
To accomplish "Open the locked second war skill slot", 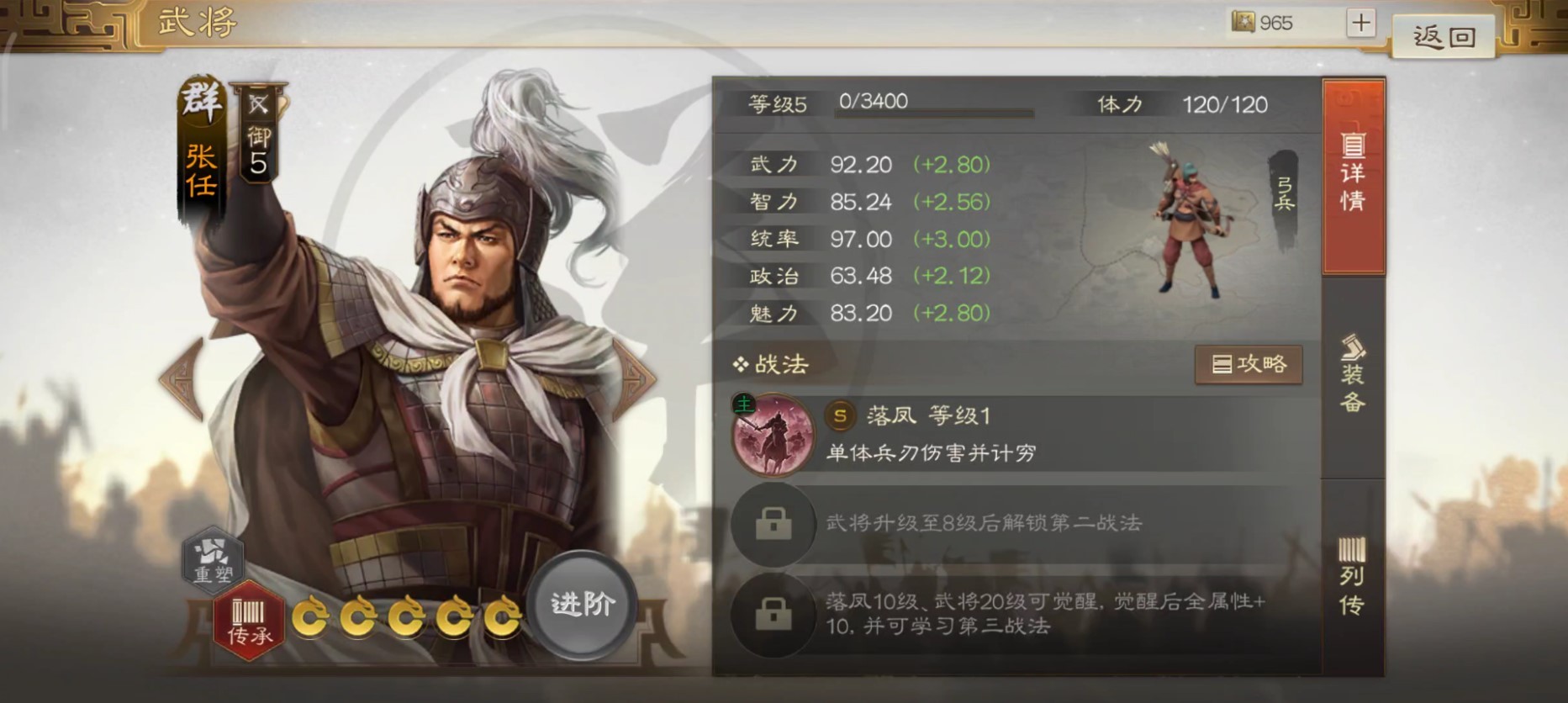I will (774, 524).
